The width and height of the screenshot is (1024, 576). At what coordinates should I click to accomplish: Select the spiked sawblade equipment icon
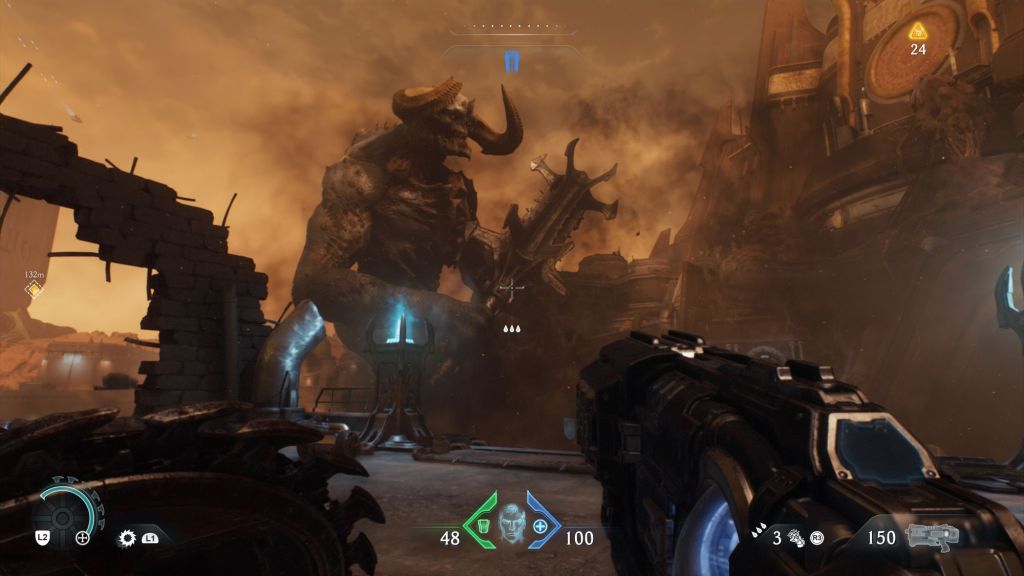[127, 538]
